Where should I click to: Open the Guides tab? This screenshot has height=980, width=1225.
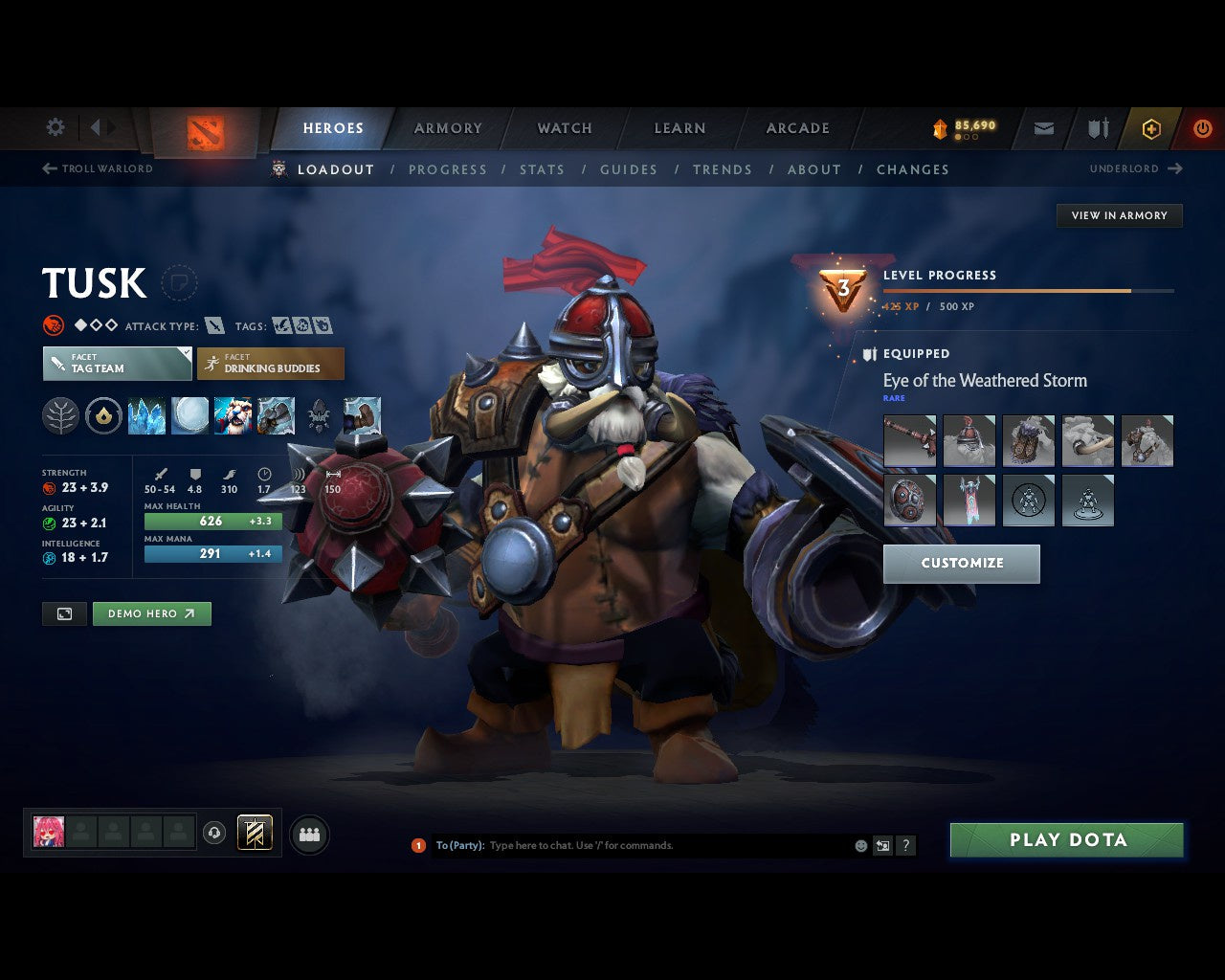[x=628, y=169]
